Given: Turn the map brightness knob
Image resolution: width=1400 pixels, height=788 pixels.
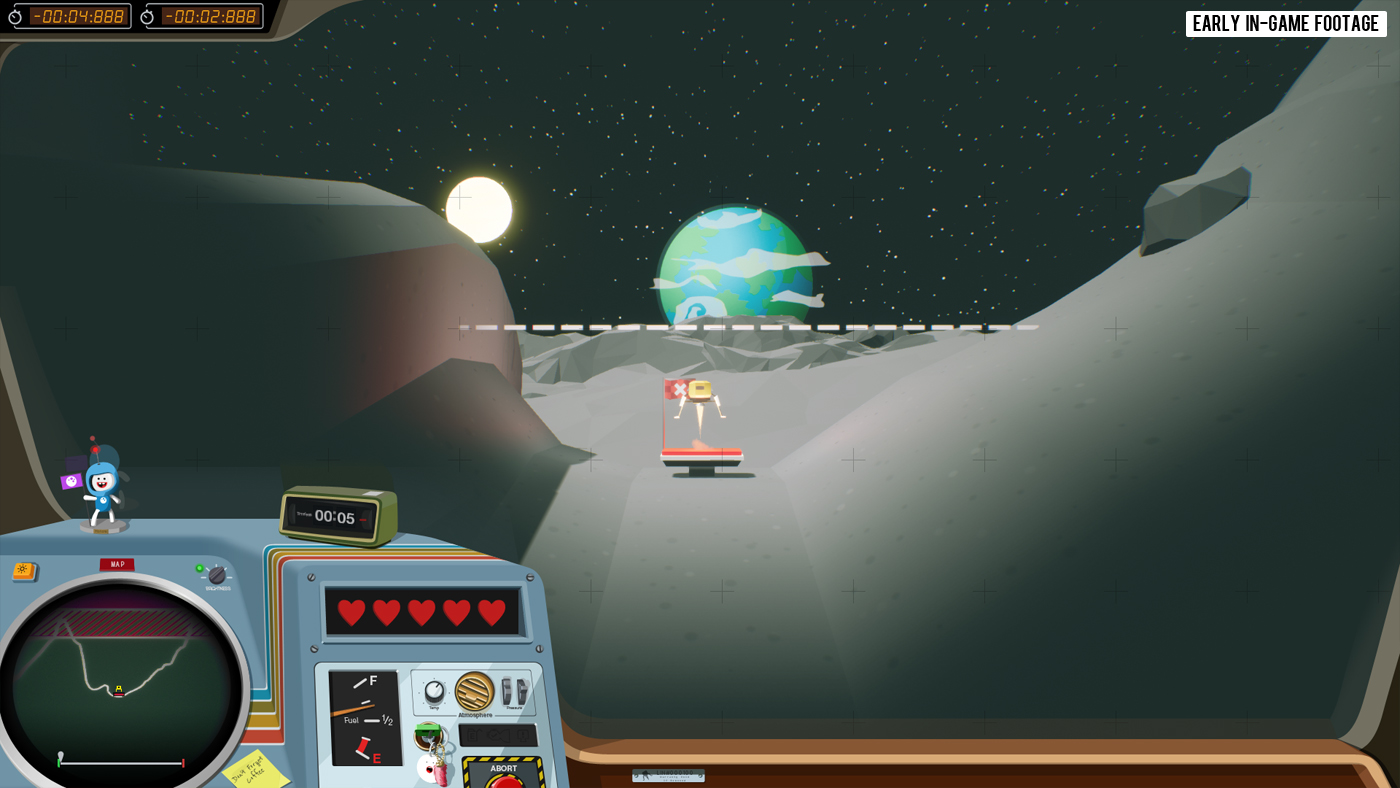Looking at the screenshot, I should (x=217, y=575).
